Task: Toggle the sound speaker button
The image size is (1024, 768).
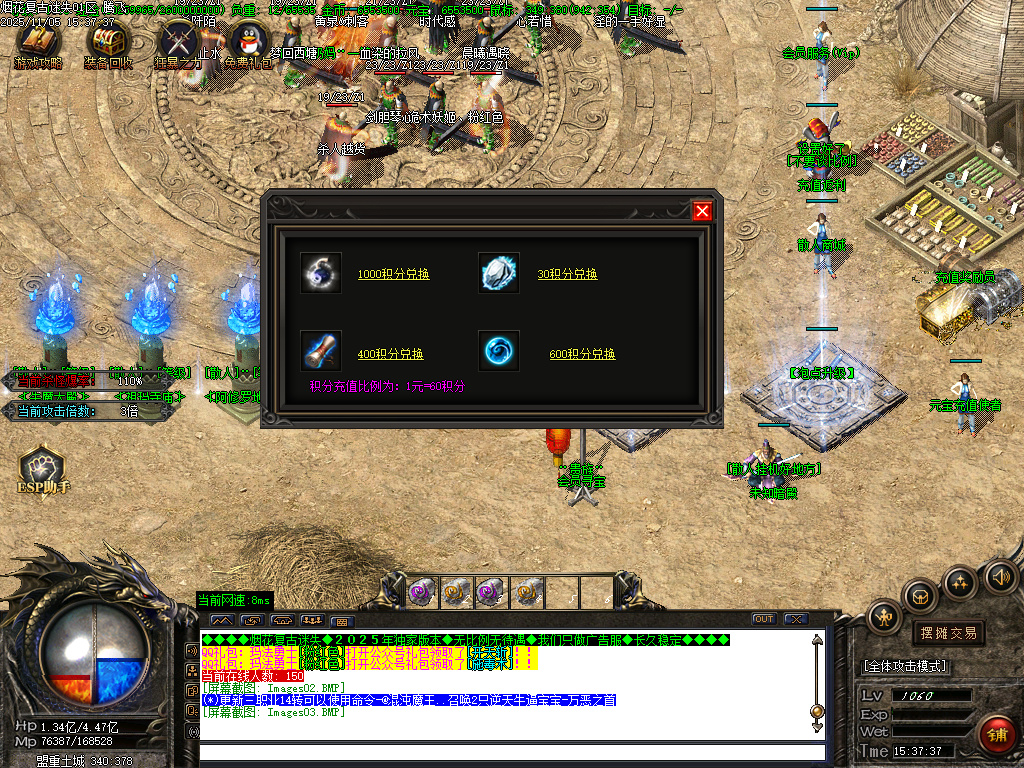Action: tap(999, 577)
